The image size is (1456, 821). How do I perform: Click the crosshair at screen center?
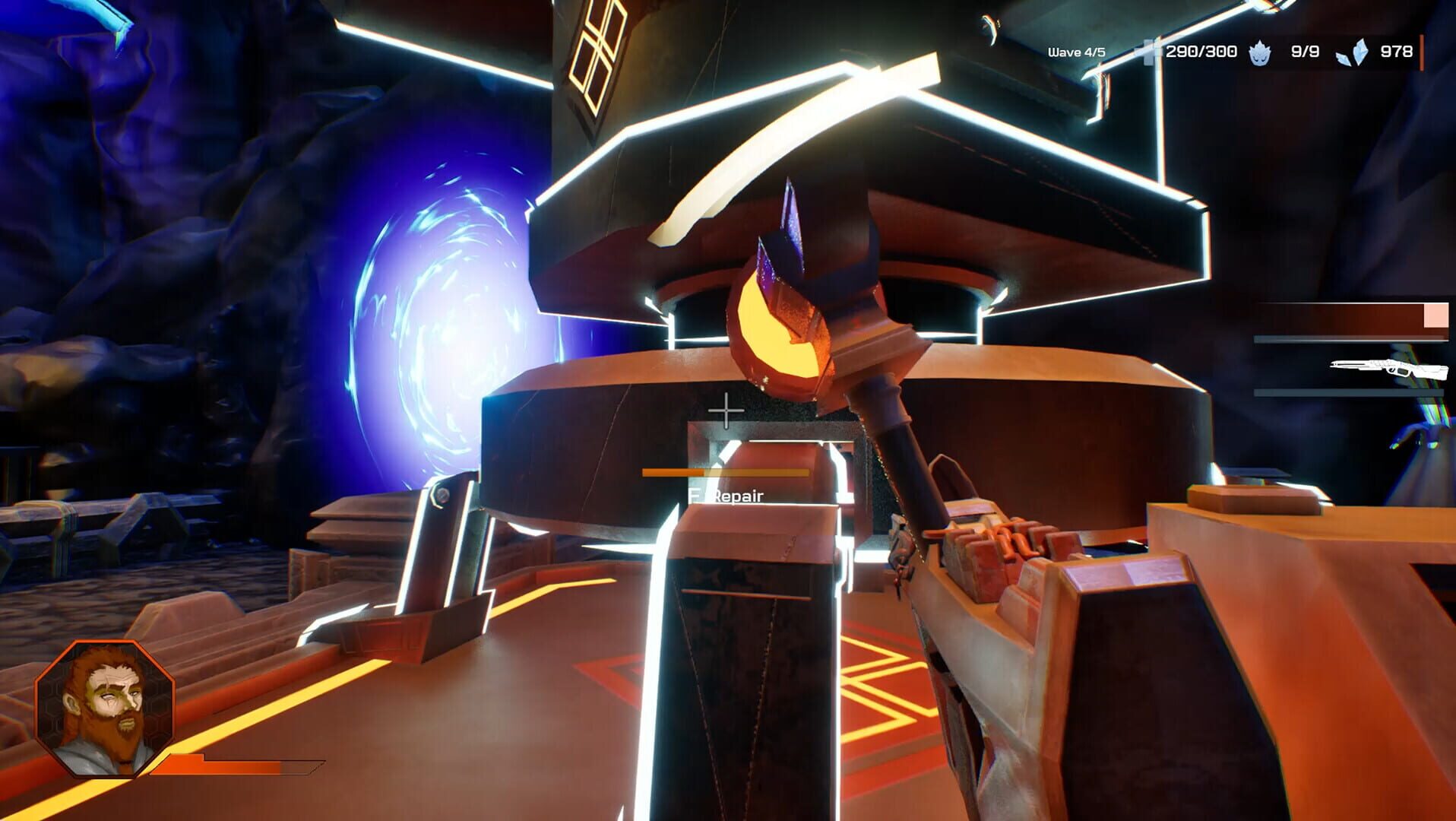[727, 410]
